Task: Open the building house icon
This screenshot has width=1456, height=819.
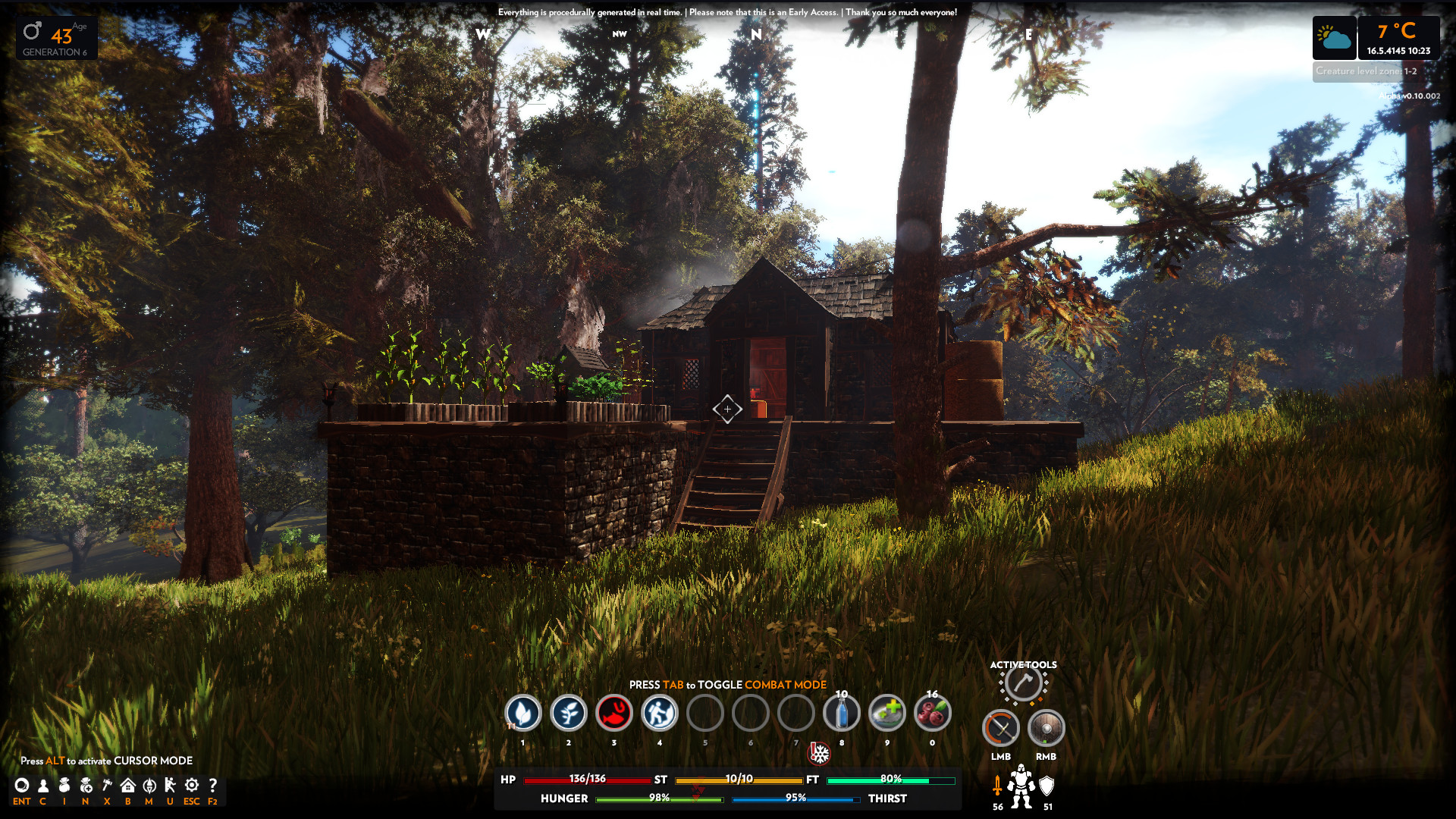Action: 128,786
